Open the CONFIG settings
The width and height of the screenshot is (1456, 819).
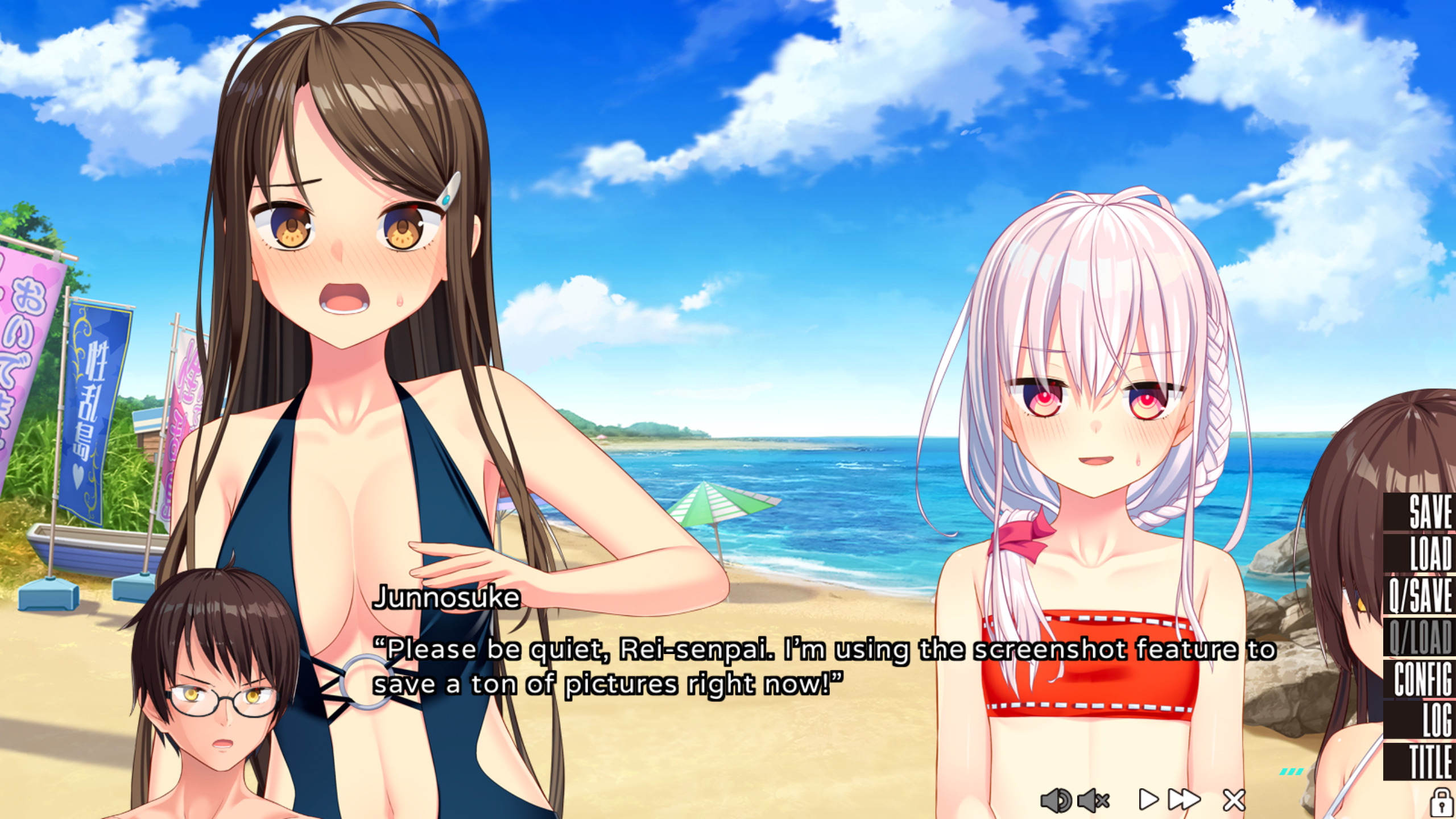(x=1421, y=679)
